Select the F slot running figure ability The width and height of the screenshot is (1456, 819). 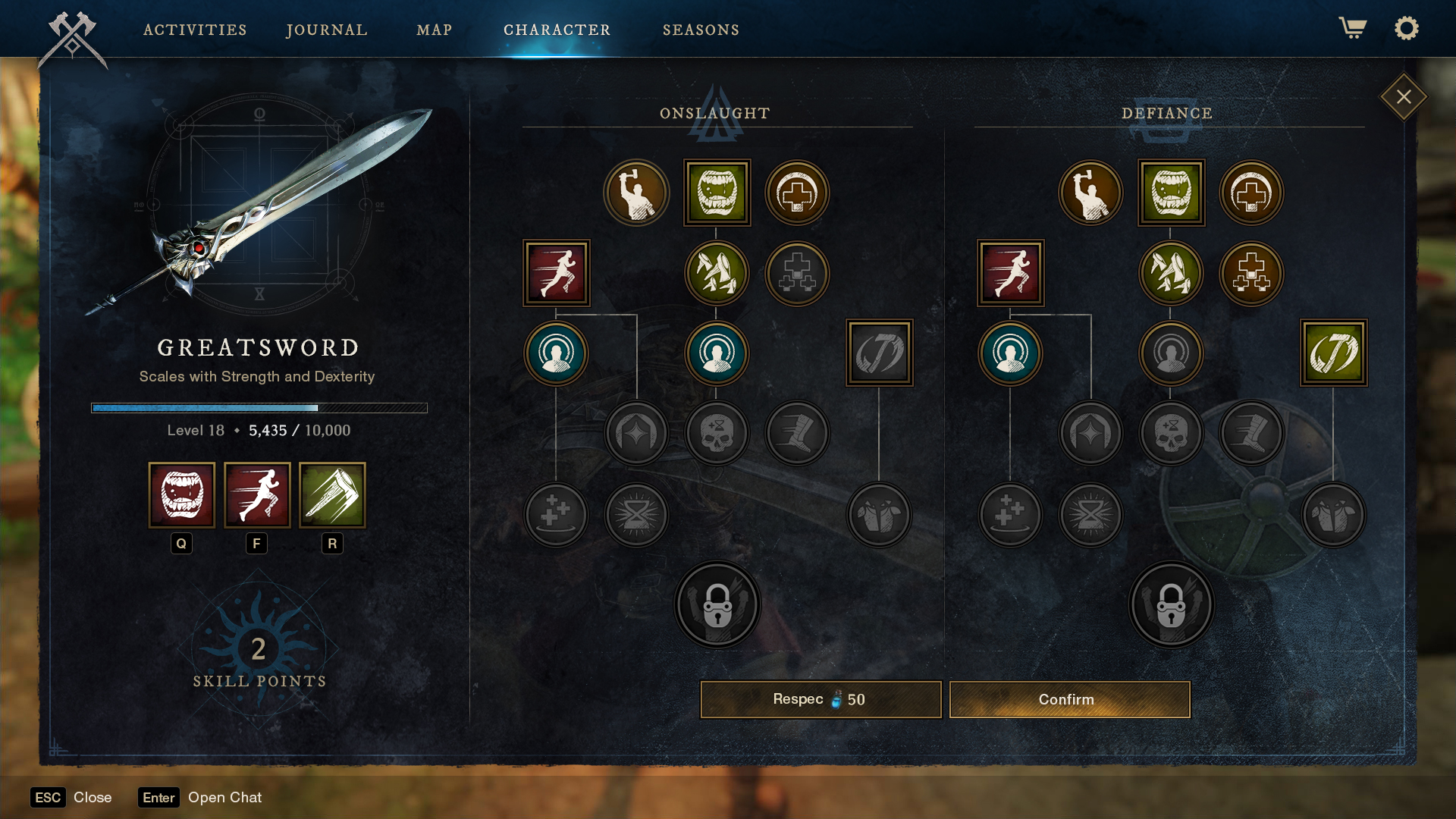(257, 495)
